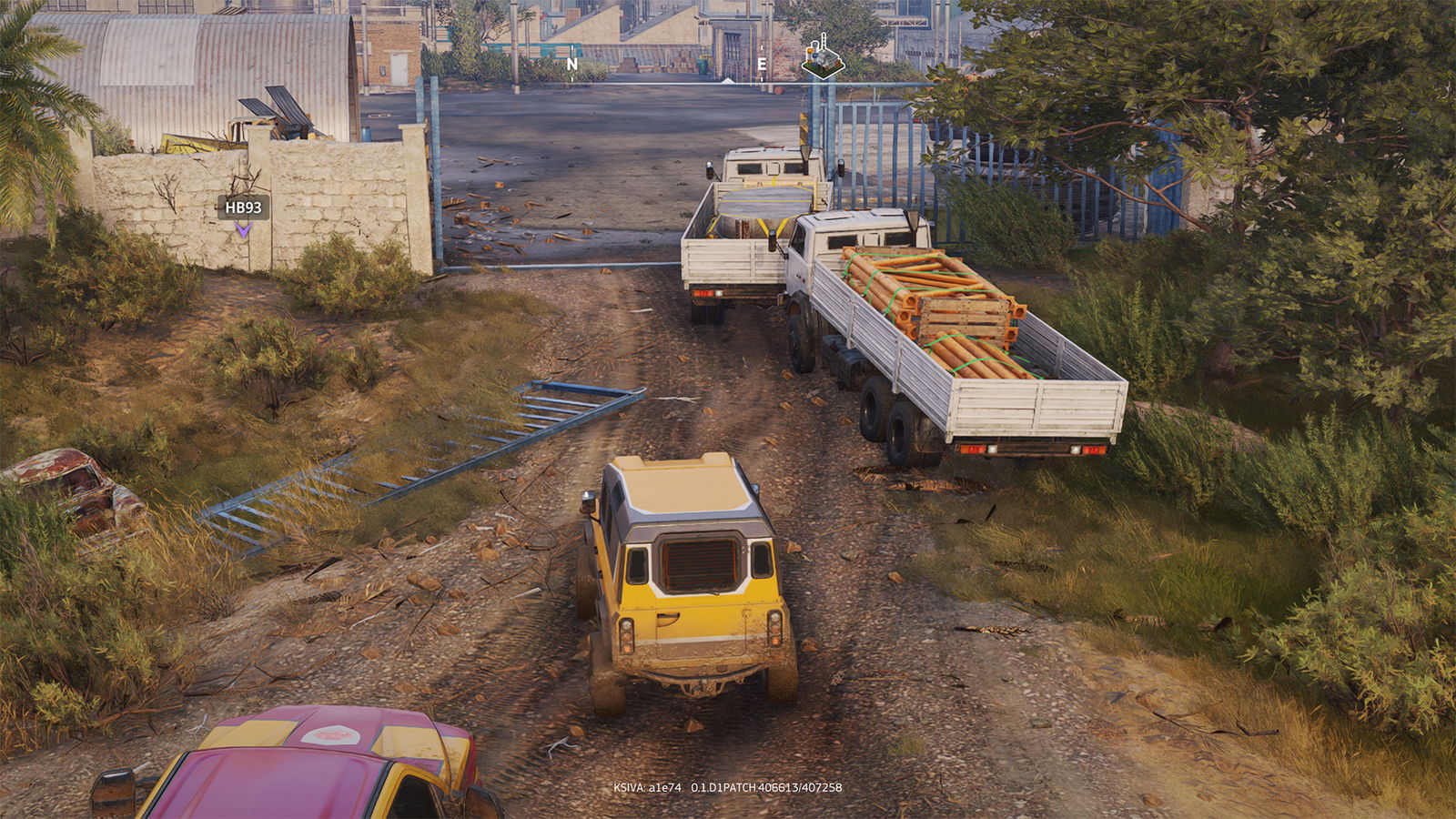The image size is (1456, 819).
Task: Click the factory building marker on the compass
Action: tap(822, 57)
